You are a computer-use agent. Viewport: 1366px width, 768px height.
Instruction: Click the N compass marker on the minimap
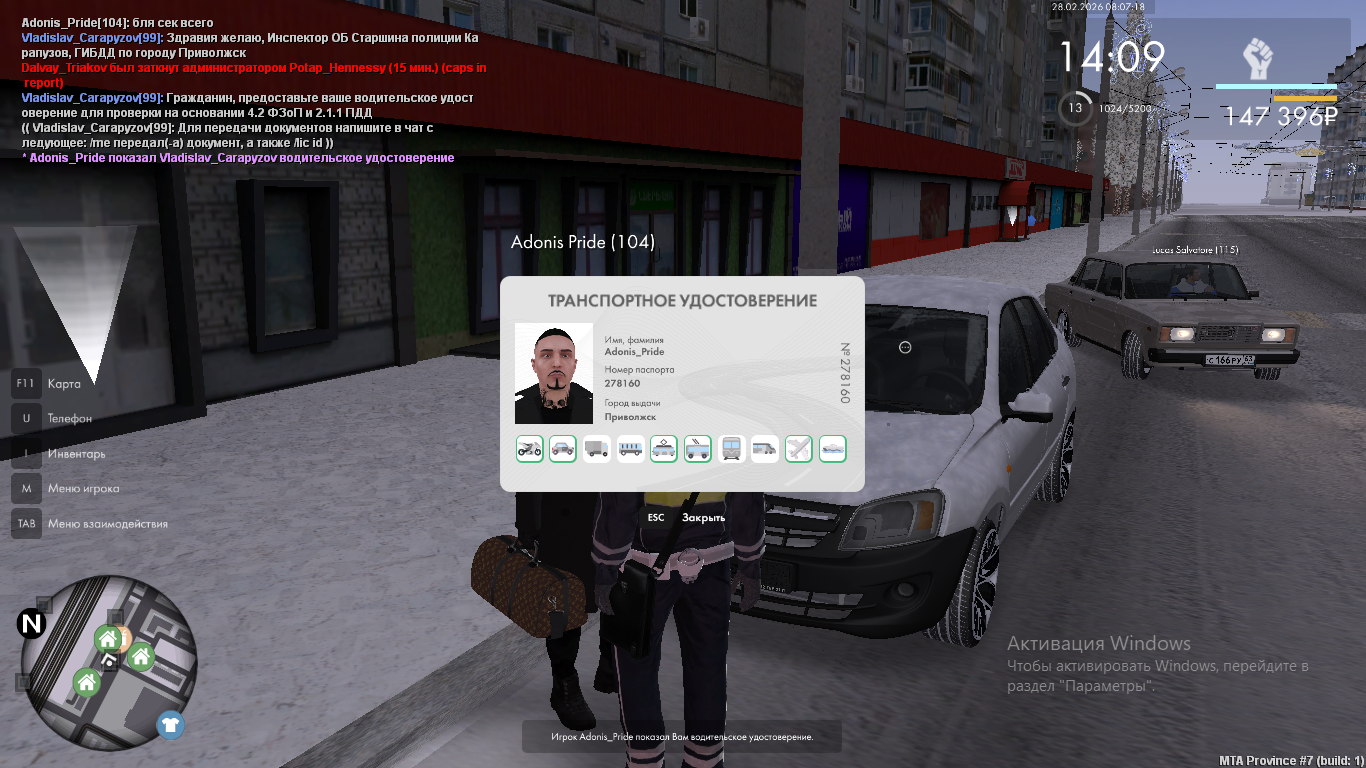(x=32, y=625)
